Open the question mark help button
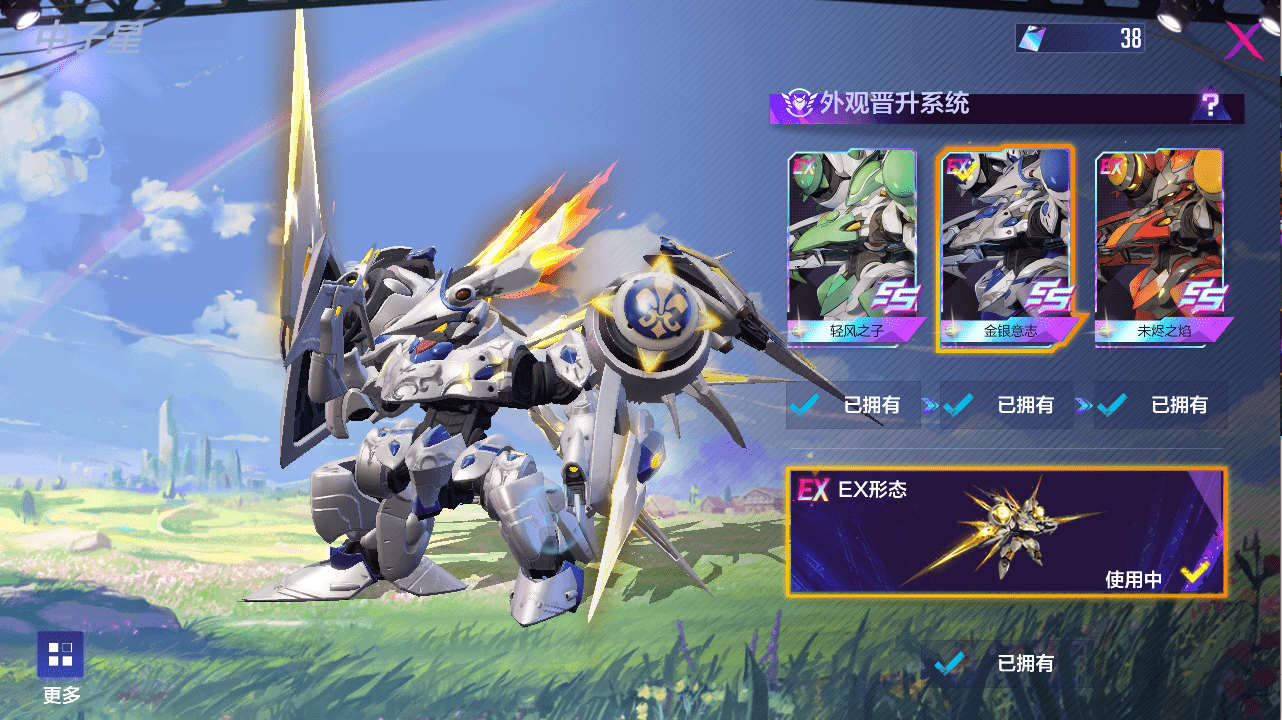This screenshot has width=1282, height=720. tap(1210, 105)
